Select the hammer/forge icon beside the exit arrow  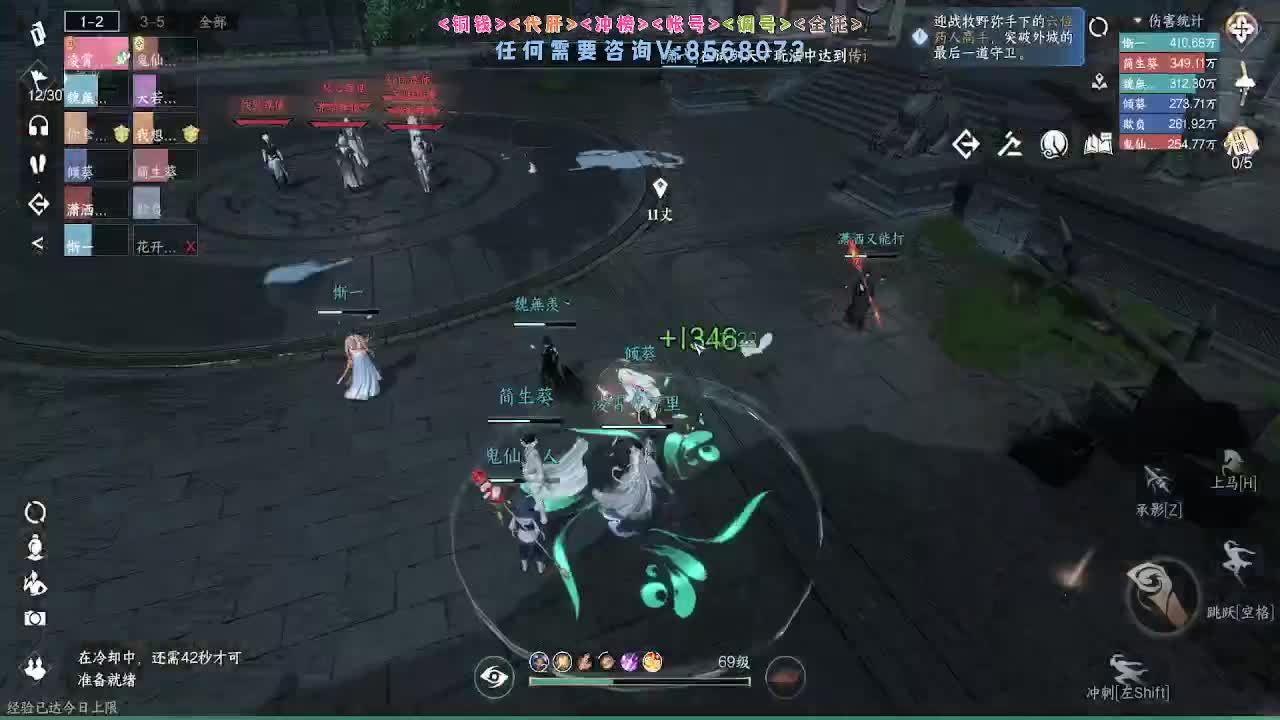pyautogui.click(x=1010, y=145)
